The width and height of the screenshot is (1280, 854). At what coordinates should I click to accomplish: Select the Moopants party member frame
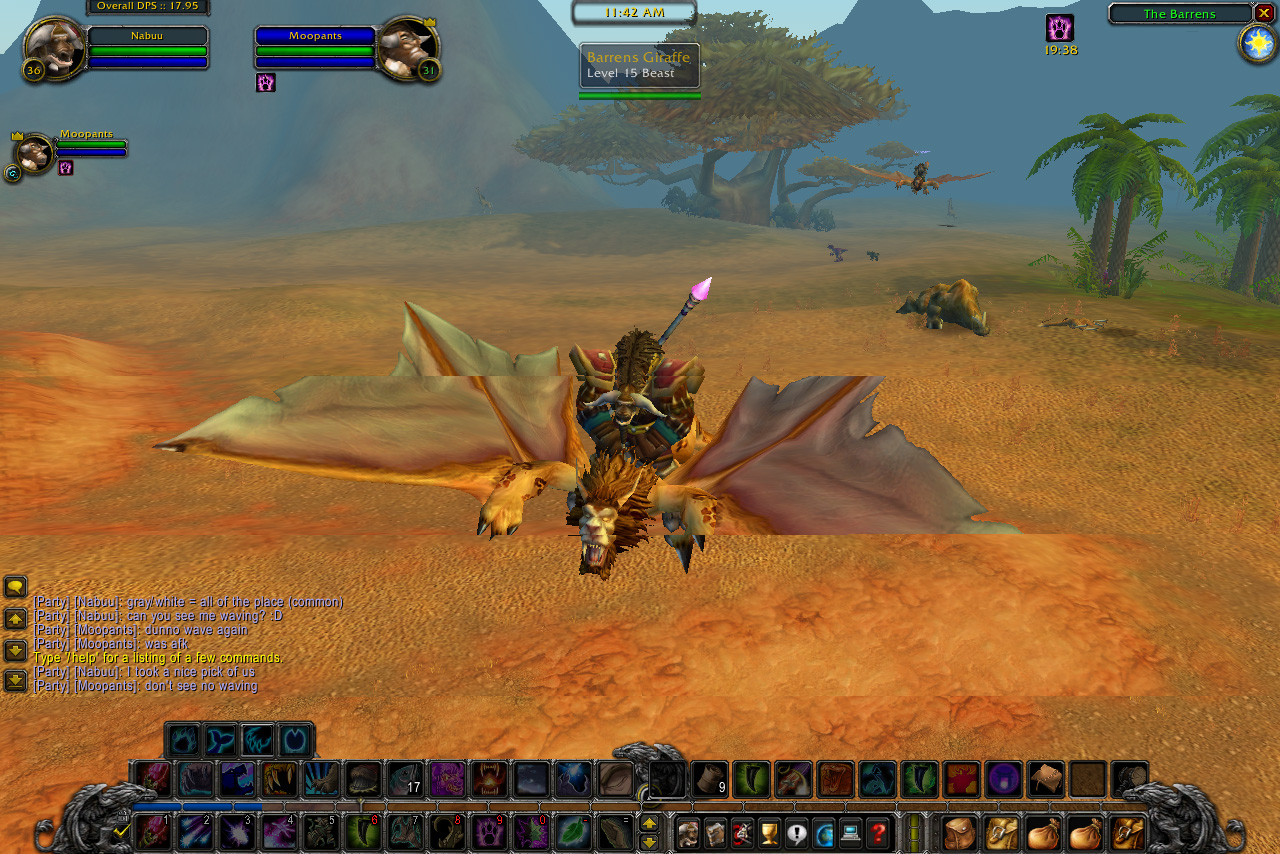click(36, 154)
